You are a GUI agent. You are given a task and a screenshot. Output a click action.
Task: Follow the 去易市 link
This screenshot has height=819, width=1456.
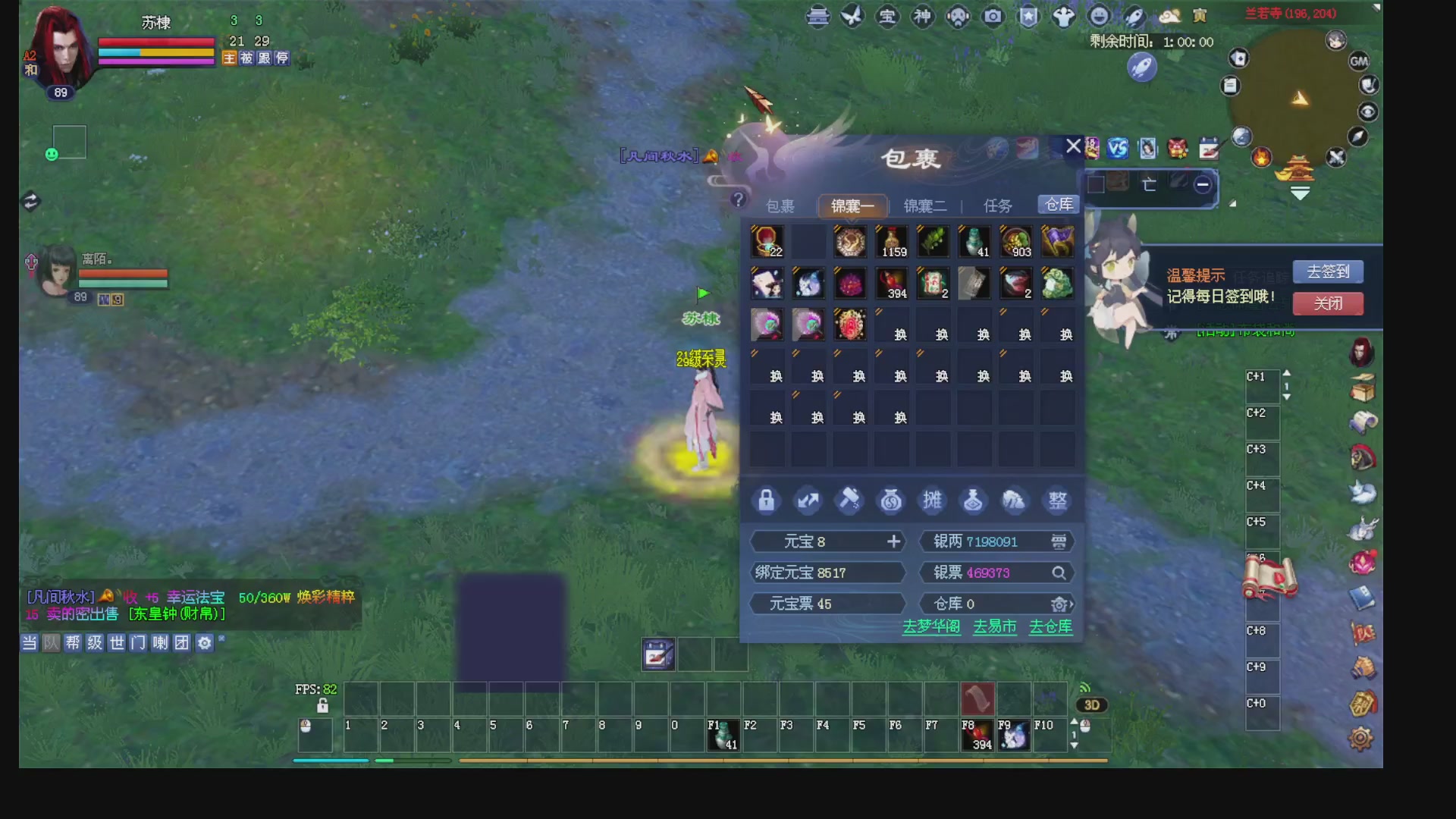click(994, 627)
